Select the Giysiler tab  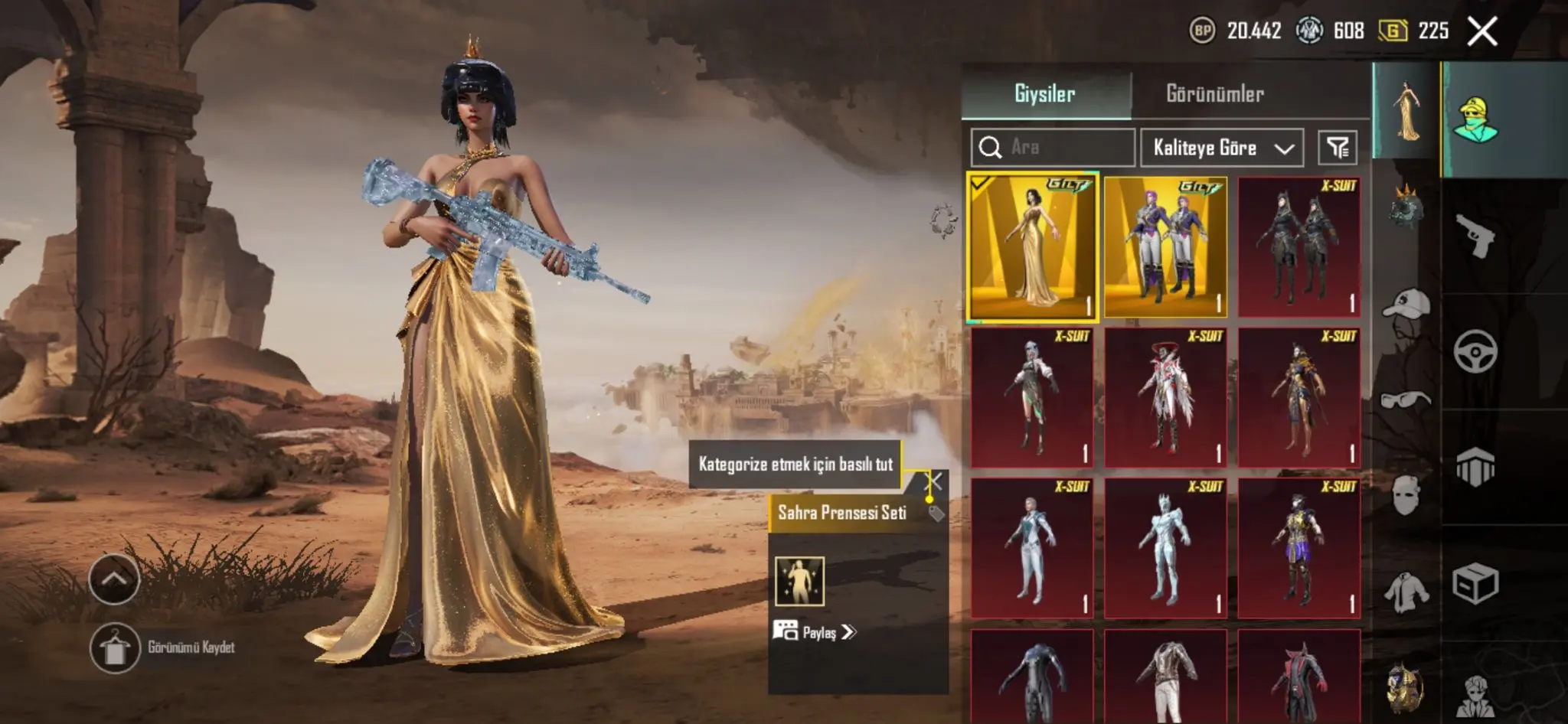point(1045,93)
